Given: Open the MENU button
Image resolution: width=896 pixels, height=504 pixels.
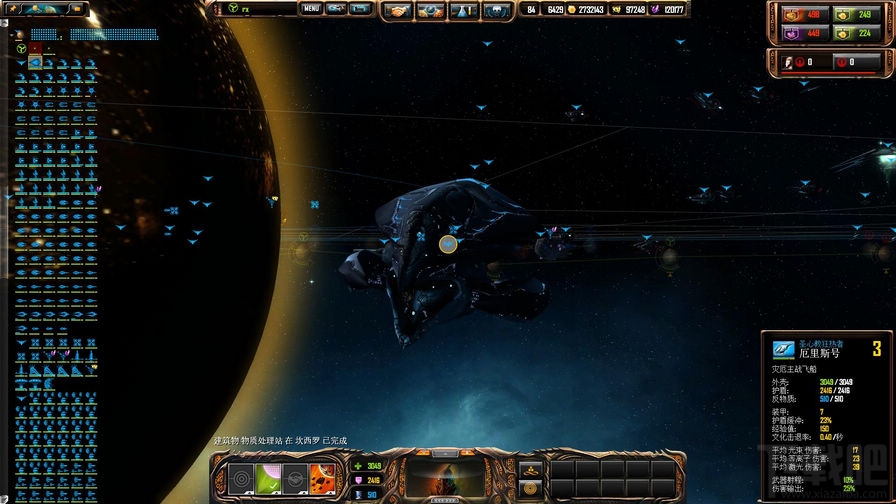Looking at the screenshot, I should click(311, 9).
